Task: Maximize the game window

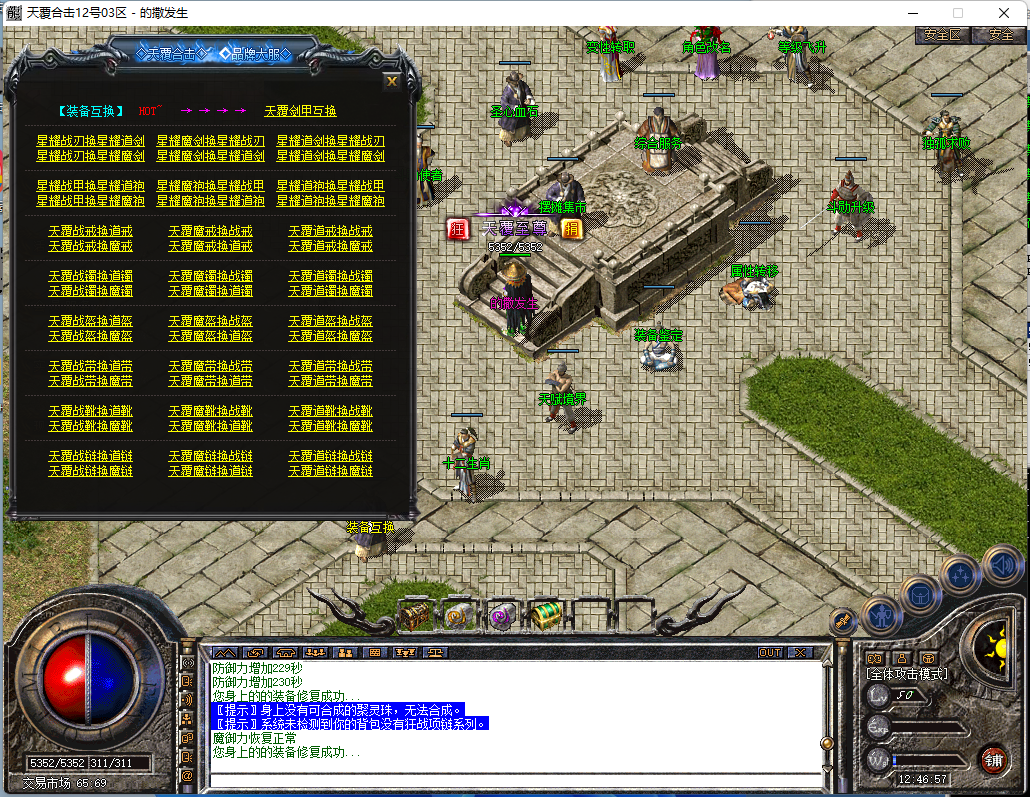Action: click(958, 13)
